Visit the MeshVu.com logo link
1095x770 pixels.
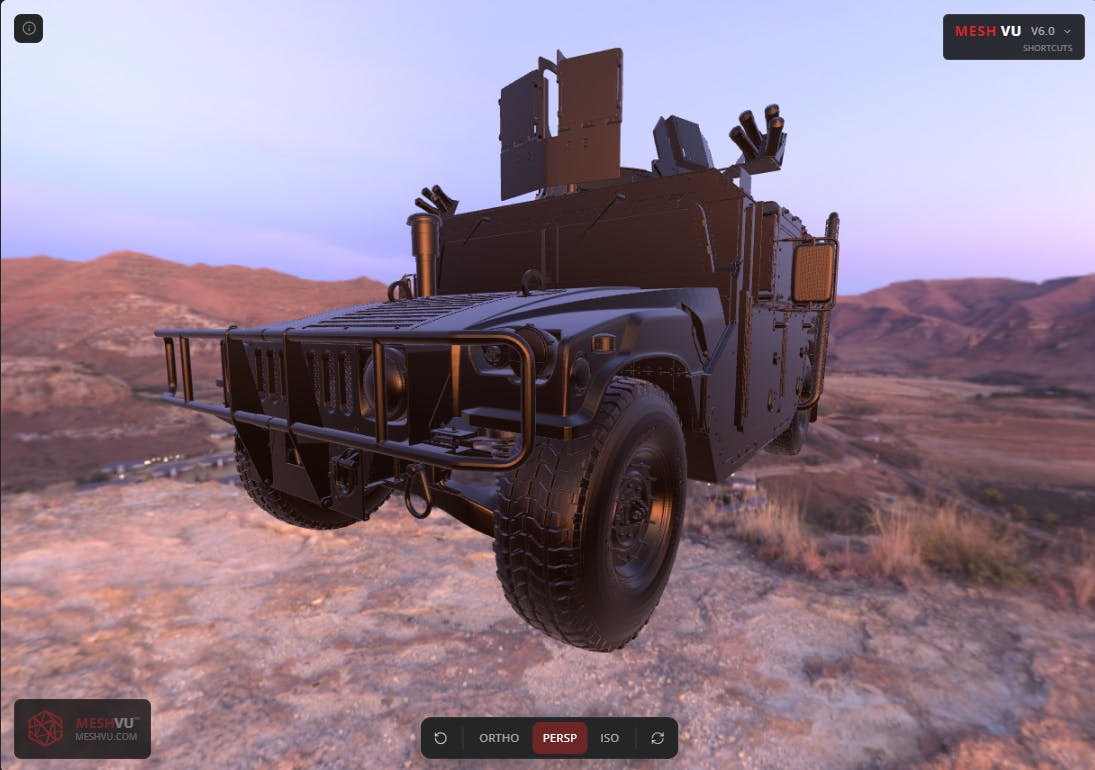pos(82,728)
